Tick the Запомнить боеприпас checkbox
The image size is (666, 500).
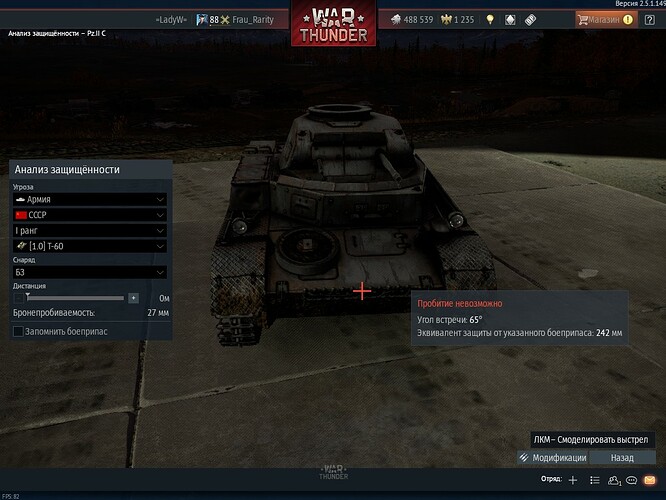18,331
